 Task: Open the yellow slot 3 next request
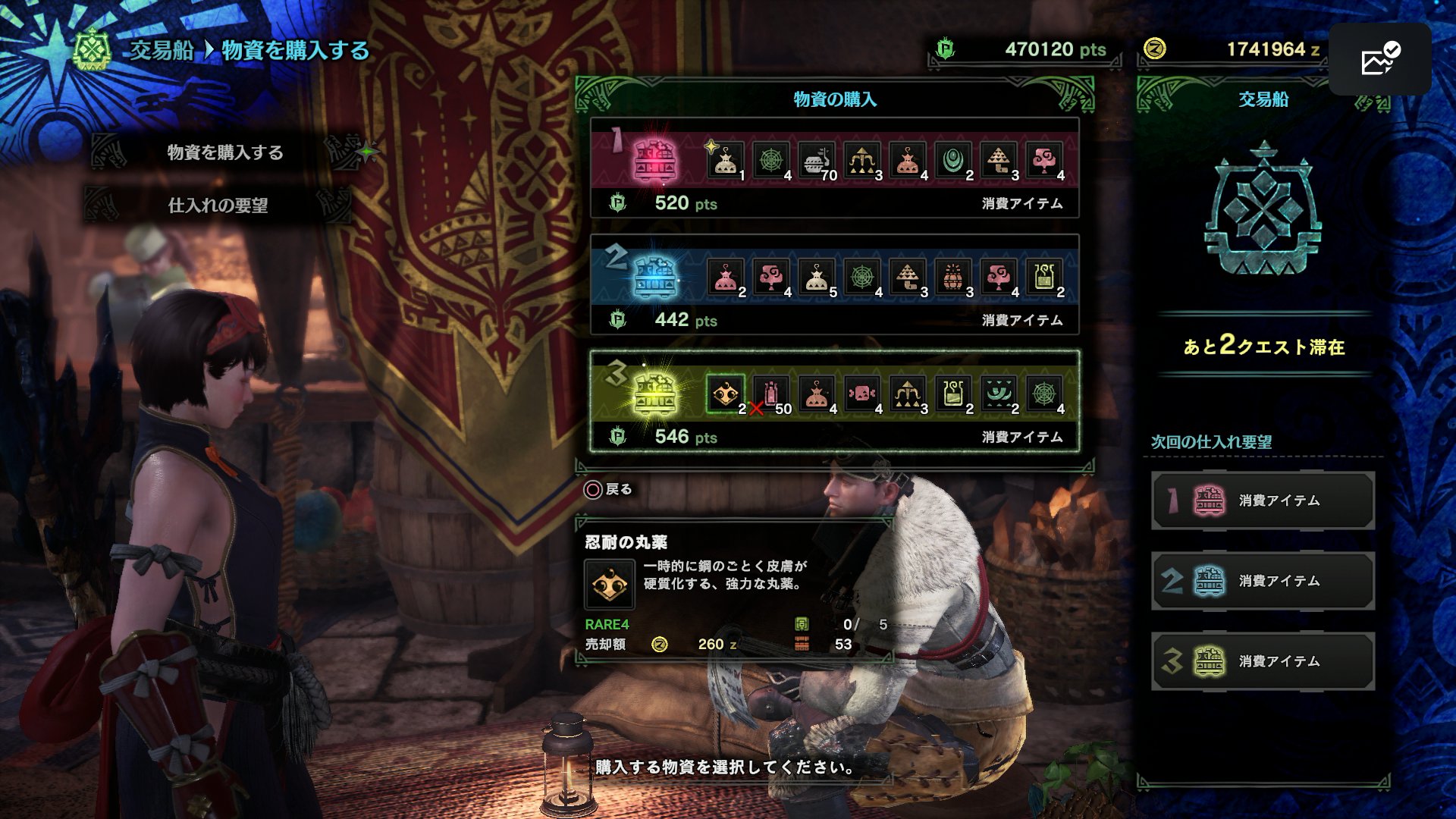[1263, 661]
